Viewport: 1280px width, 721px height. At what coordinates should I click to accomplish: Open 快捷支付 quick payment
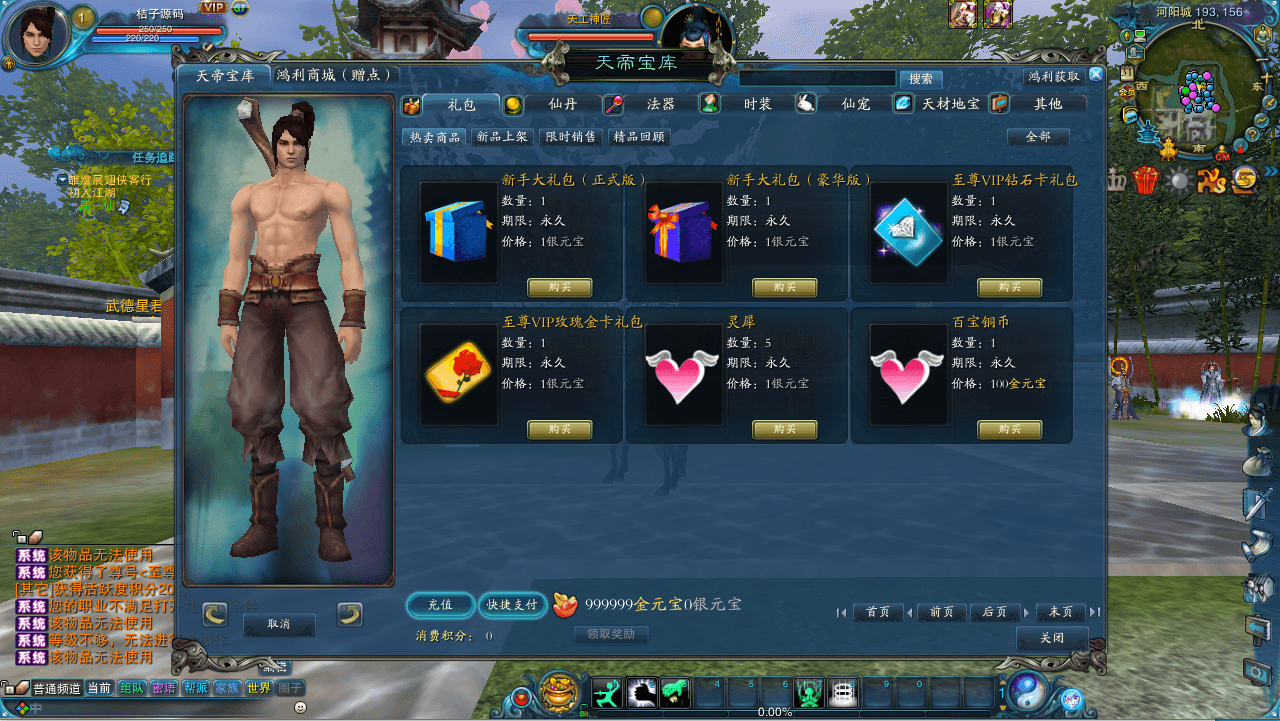[x=512, y=605]
